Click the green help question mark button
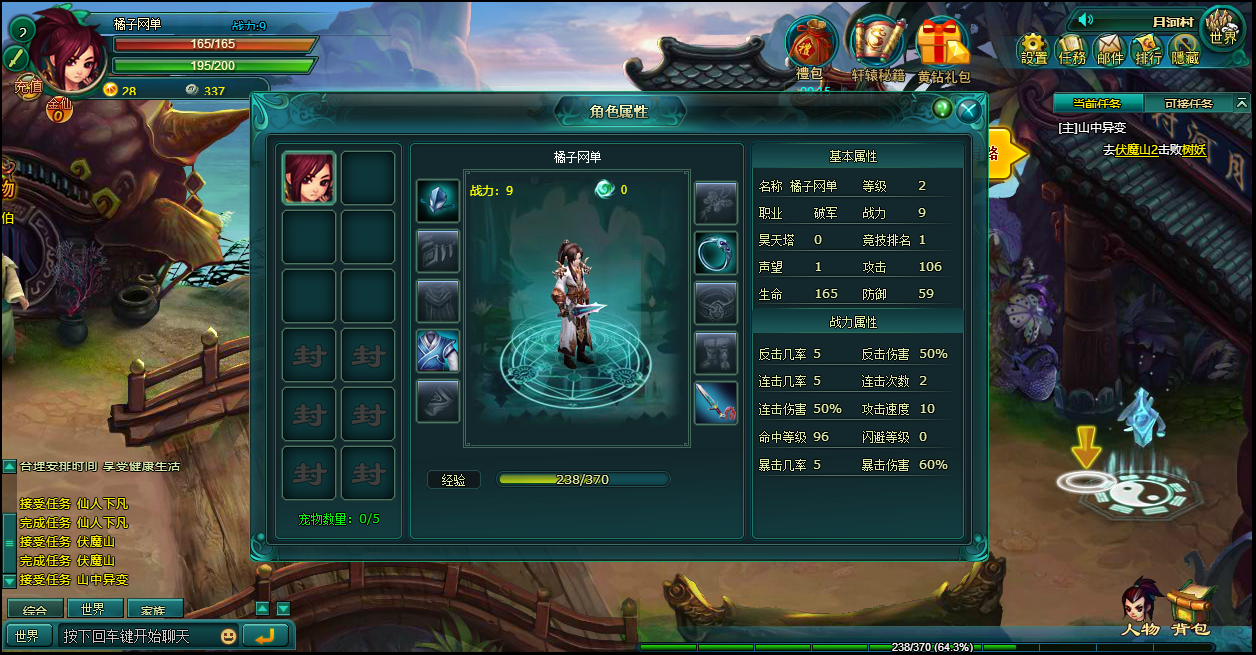The image size is (1256, 655). pyautogui.click(x=941, y=108)
